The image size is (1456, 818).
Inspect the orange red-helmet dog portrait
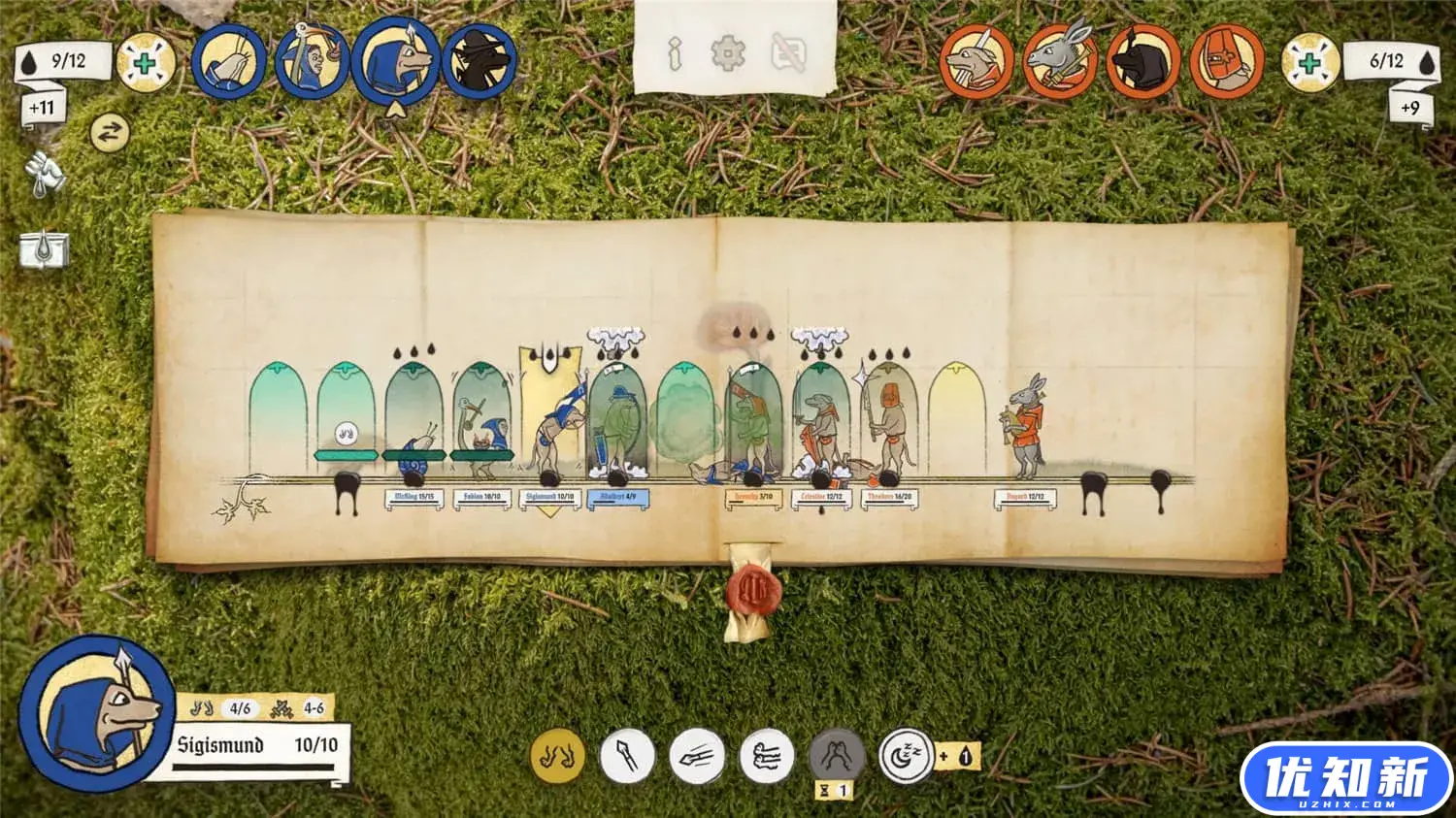[x=1228, y=62]
